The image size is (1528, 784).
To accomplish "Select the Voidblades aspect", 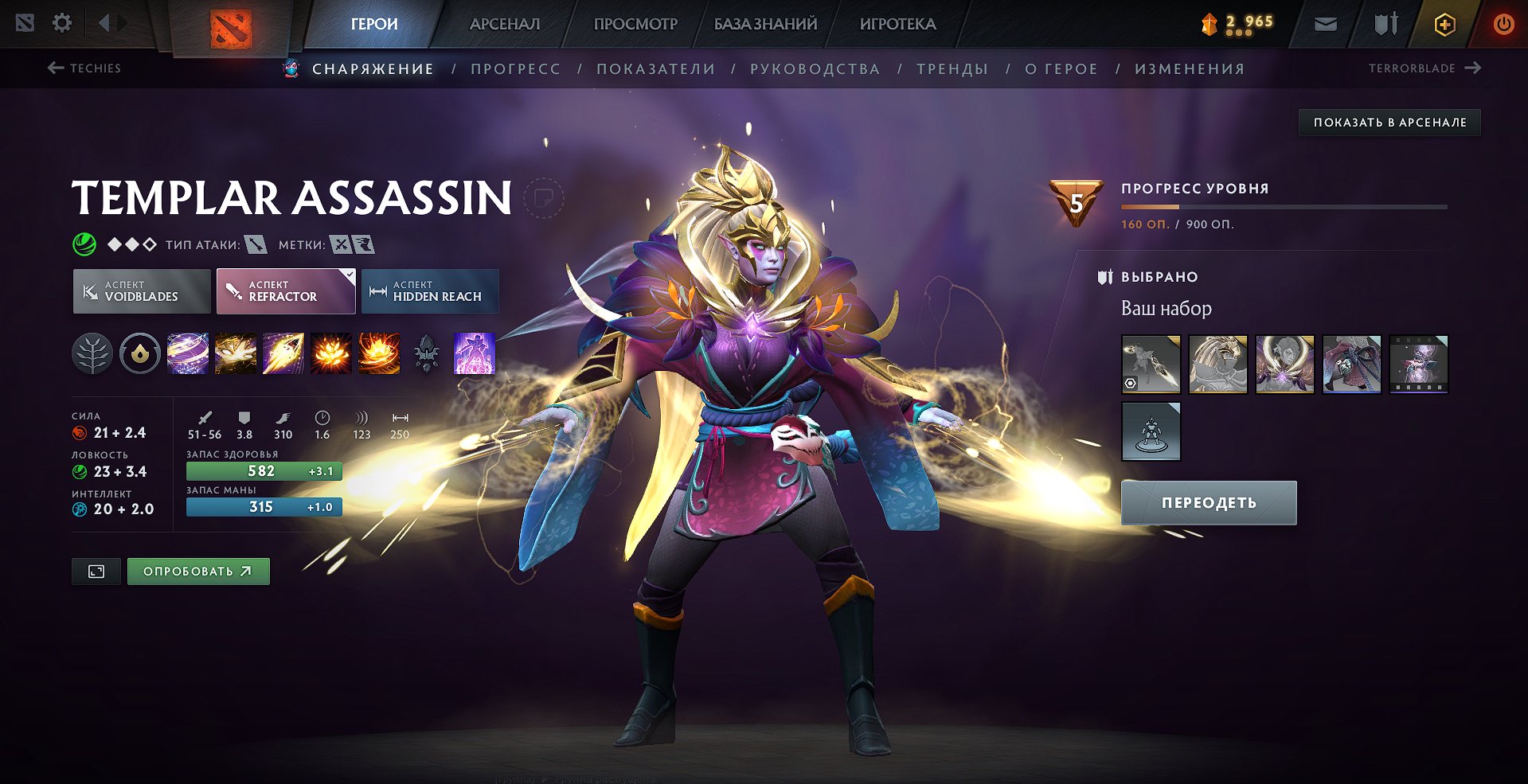I will tap(142, 291).
